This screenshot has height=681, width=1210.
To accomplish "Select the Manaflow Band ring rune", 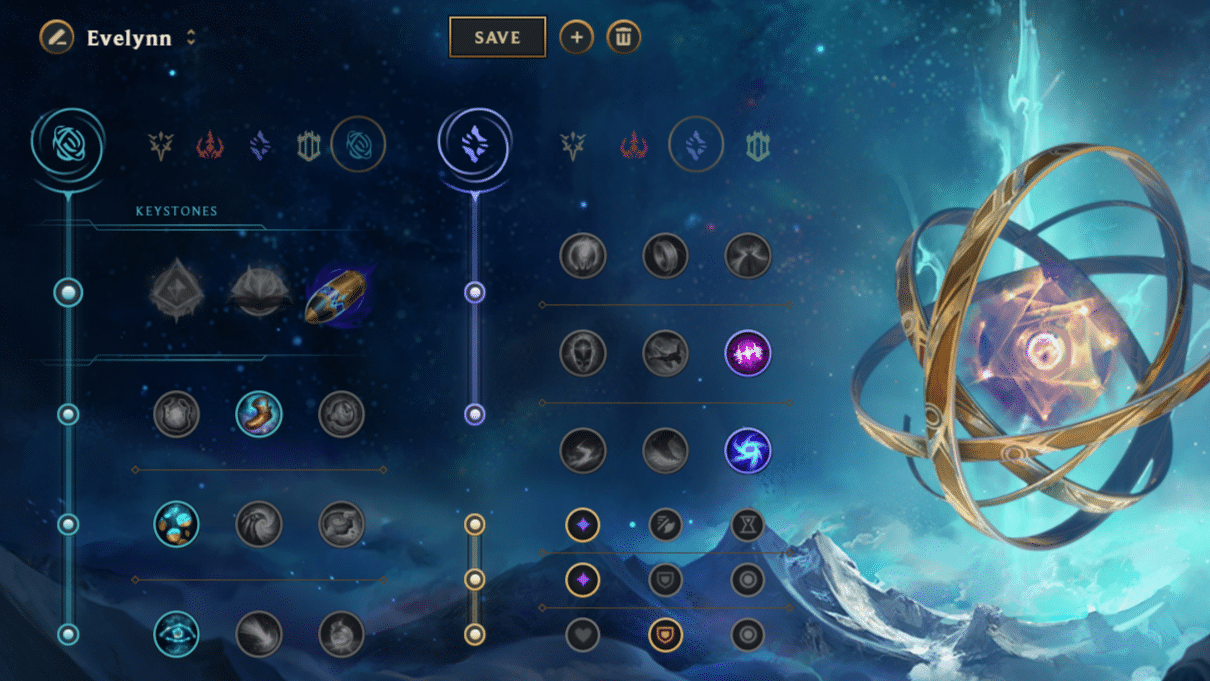I will click(665, 256).
